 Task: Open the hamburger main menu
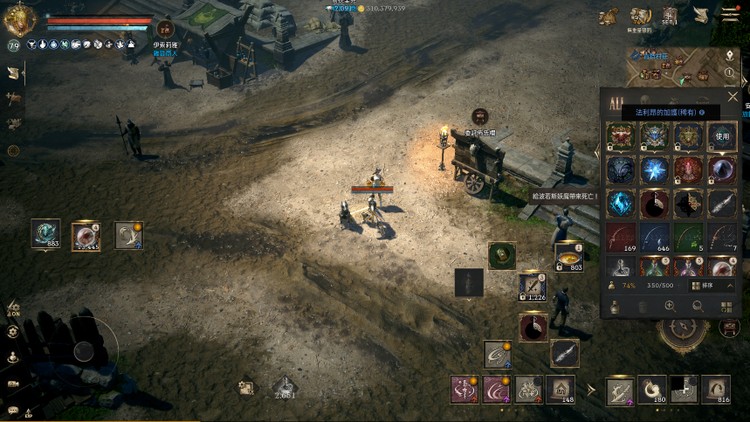pyautogui.click(x=731, y=14)
